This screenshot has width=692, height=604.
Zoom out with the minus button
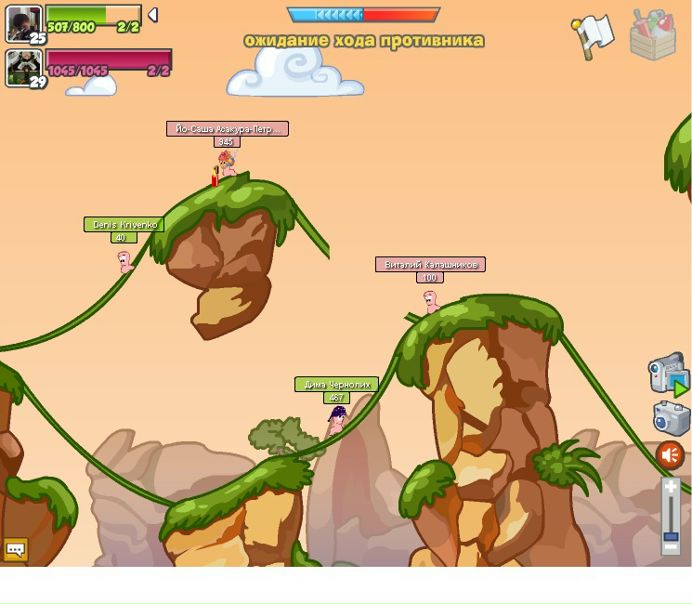point(671,547)
